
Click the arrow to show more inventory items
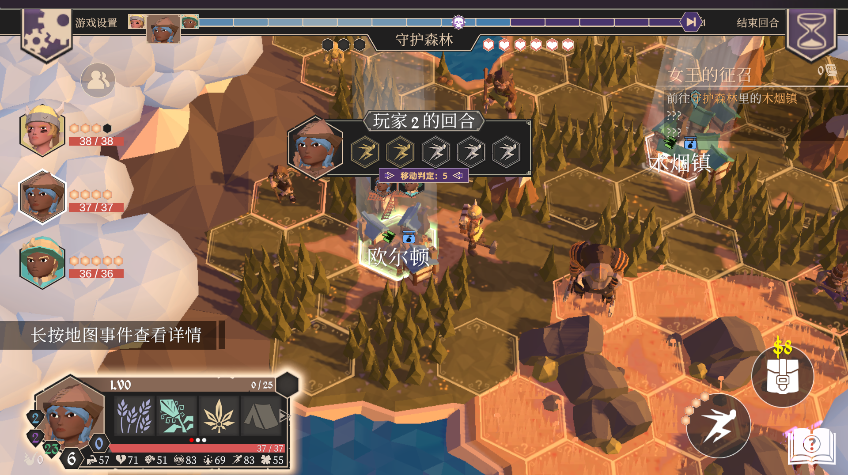click(284, 415)
